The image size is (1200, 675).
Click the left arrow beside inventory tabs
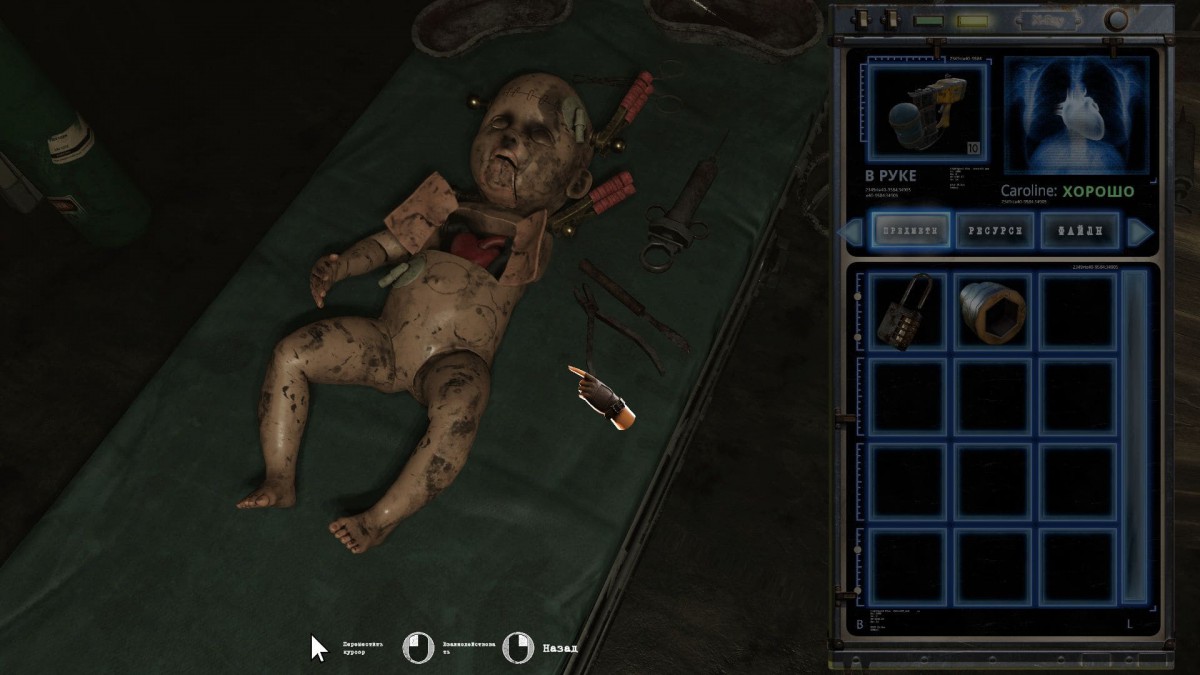851,232
